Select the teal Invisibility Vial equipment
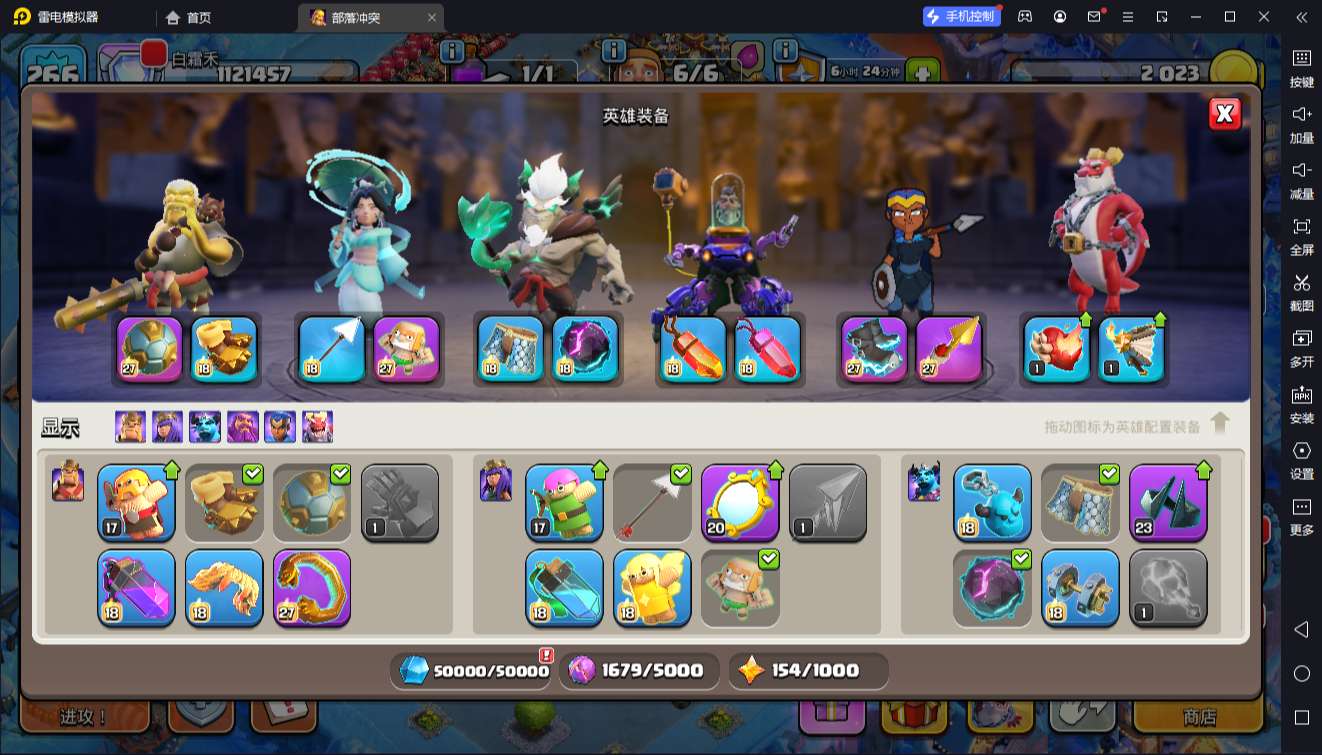The height and width of the screenshot is (755, 1322). [564, 587]
